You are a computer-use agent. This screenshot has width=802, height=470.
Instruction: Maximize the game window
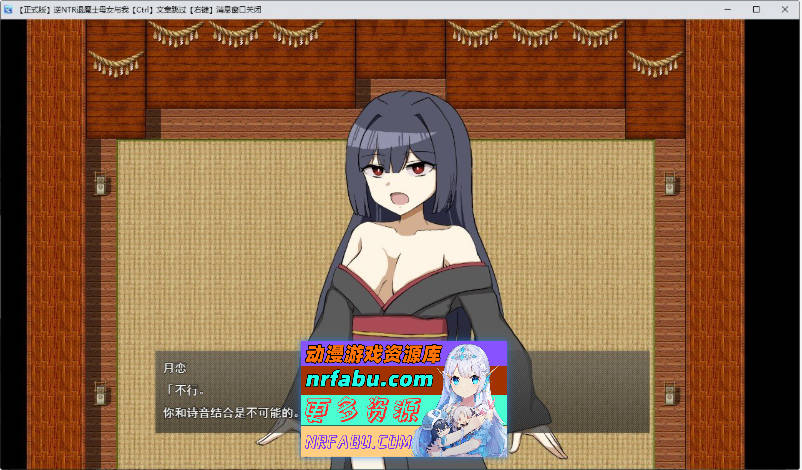click(x=755, y=9)
